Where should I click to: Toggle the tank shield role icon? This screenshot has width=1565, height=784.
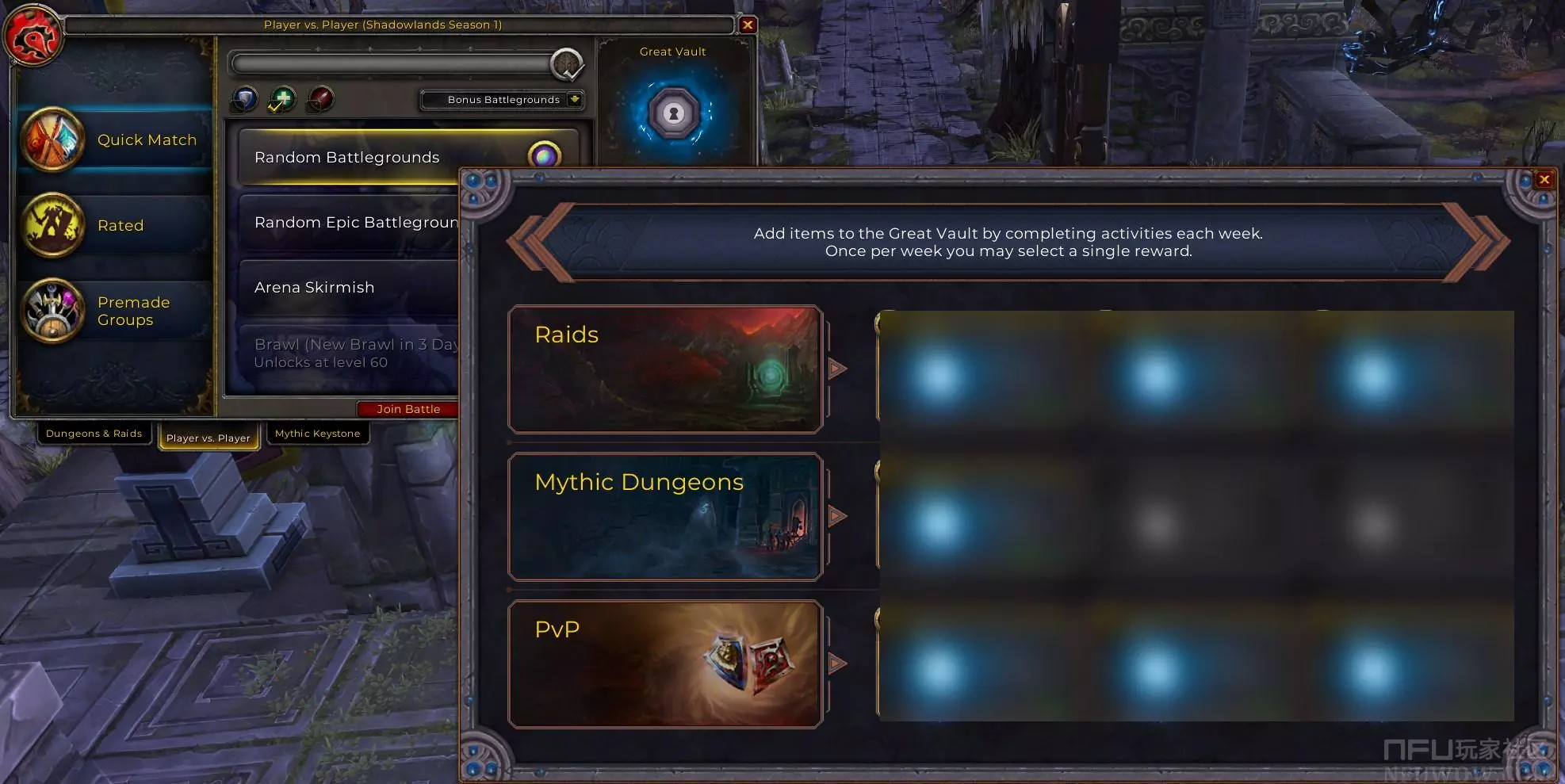(244, 100)
